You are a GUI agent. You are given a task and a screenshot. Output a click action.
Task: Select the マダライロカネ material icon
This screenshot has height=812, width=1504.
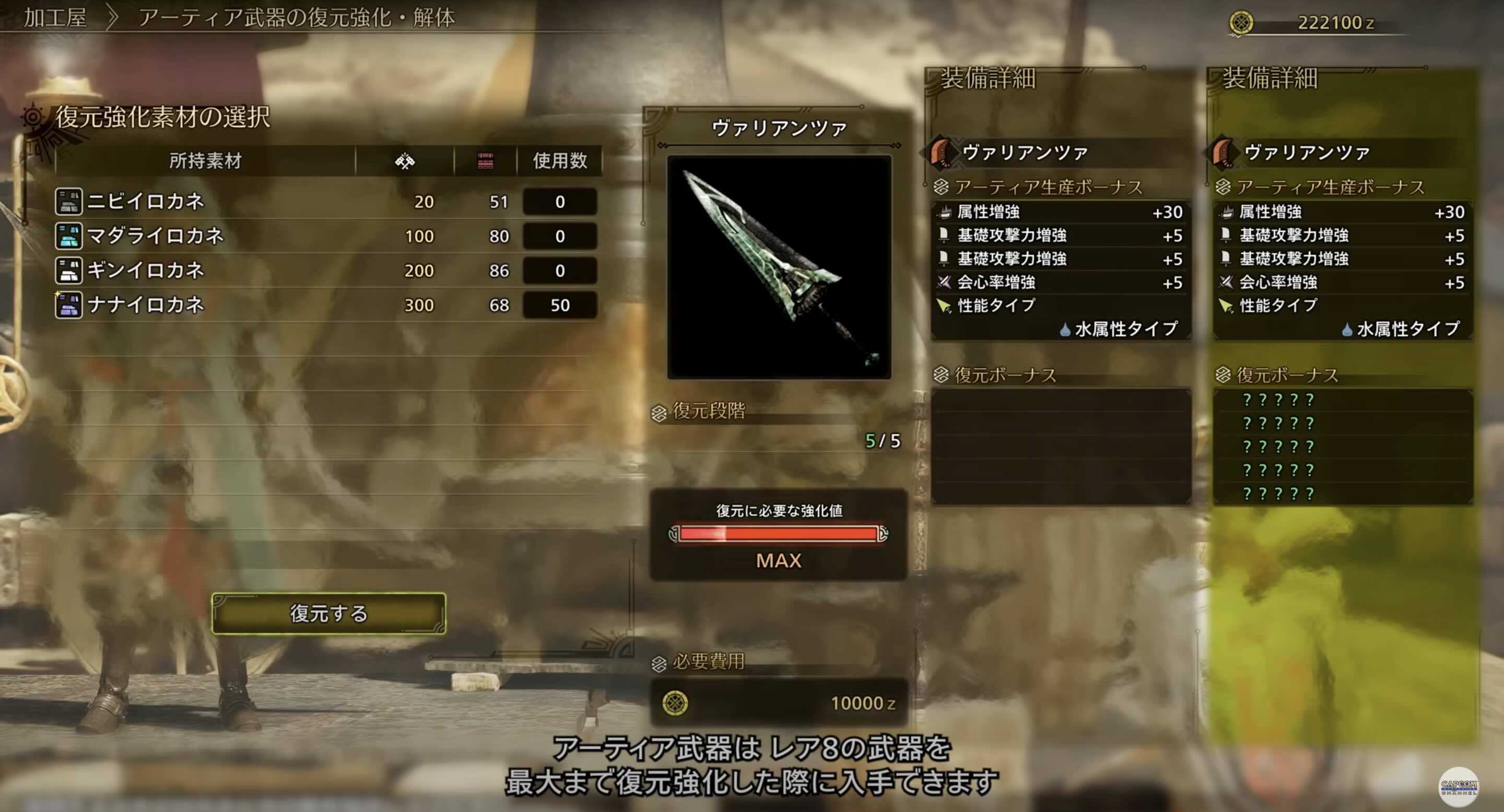click(x=69, y=236)
